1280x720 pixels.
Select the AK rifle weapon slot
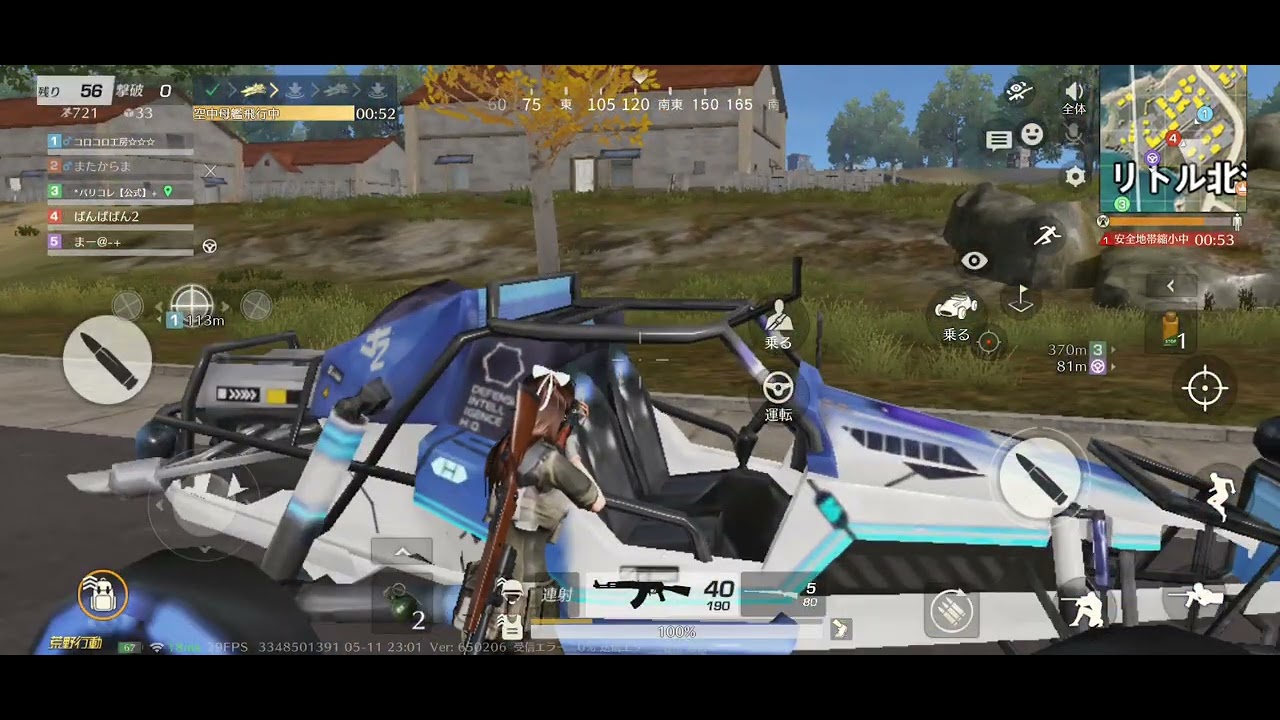(662, 590)
